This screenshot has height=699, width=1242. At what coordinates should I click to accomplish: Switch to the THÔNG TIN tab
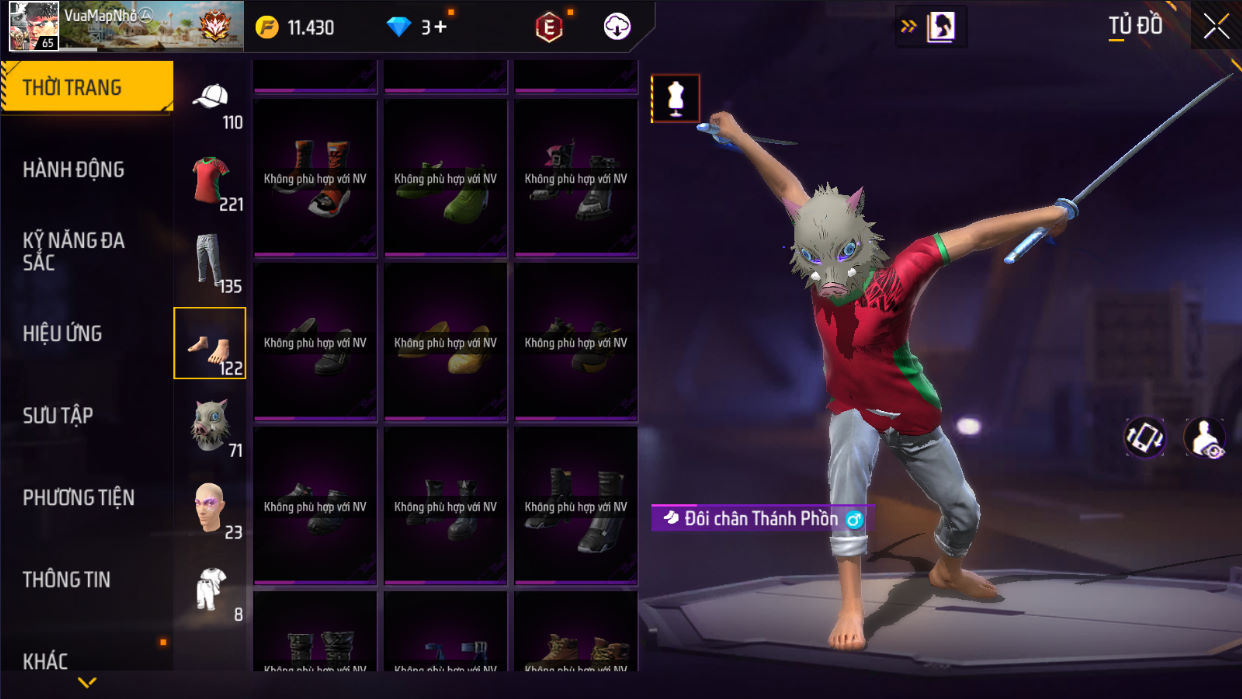pos(67,580)
